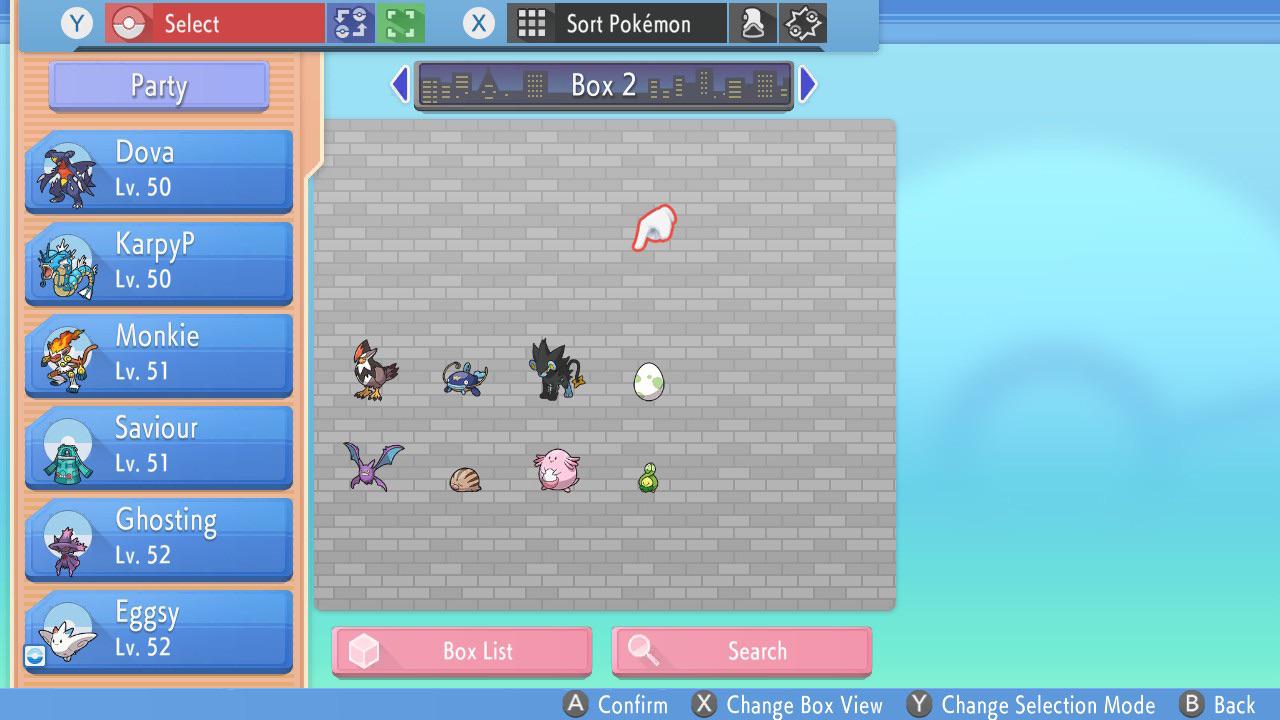Click the Sort Pokémon grid icon

pyautogui.click(x=533, y=22)
